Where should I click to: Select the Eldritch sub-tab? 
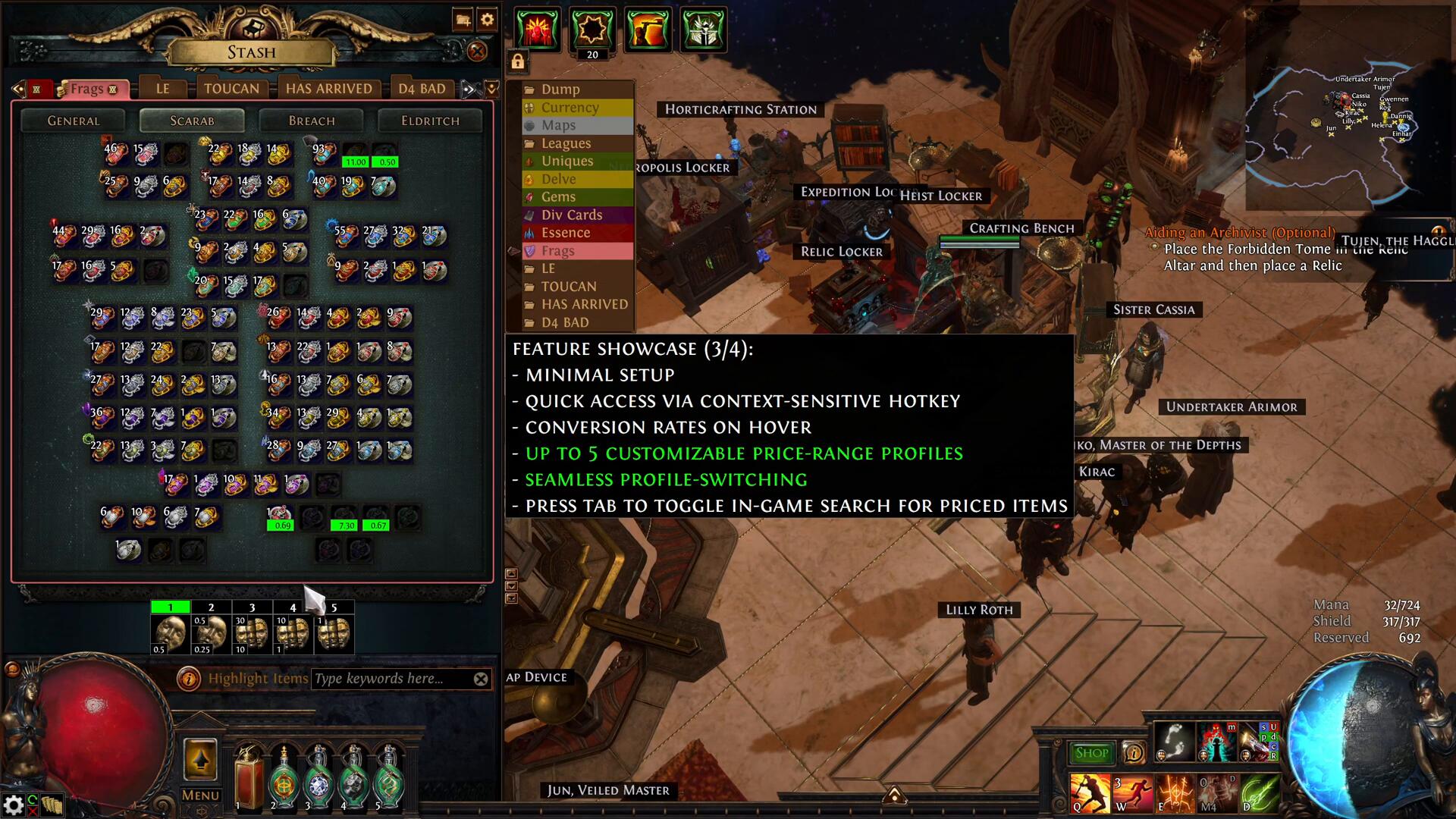coord(430,121)
